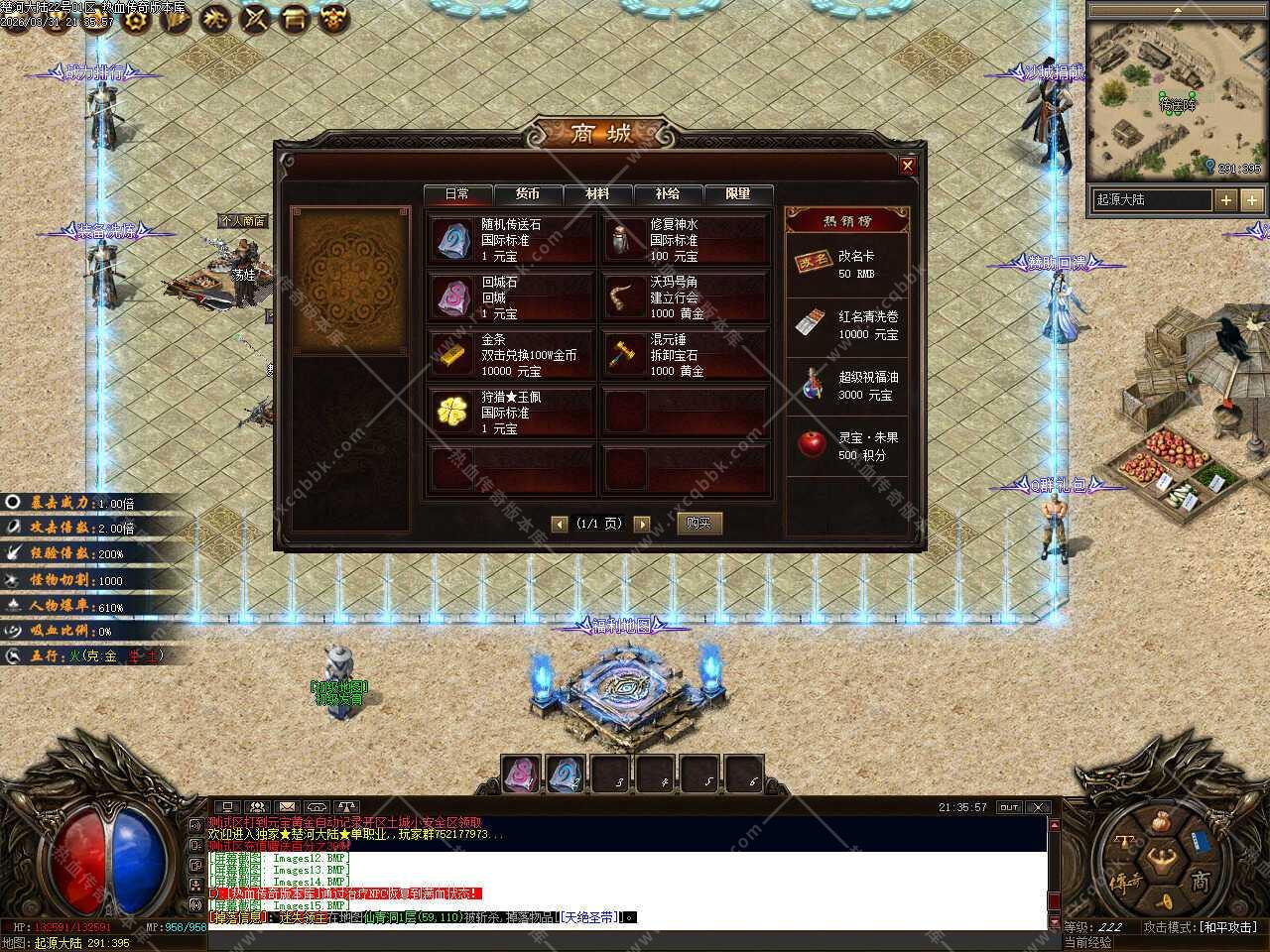The image size is (1270, 952).
Task: Select the 补给 tab
Action: [668, 194]
